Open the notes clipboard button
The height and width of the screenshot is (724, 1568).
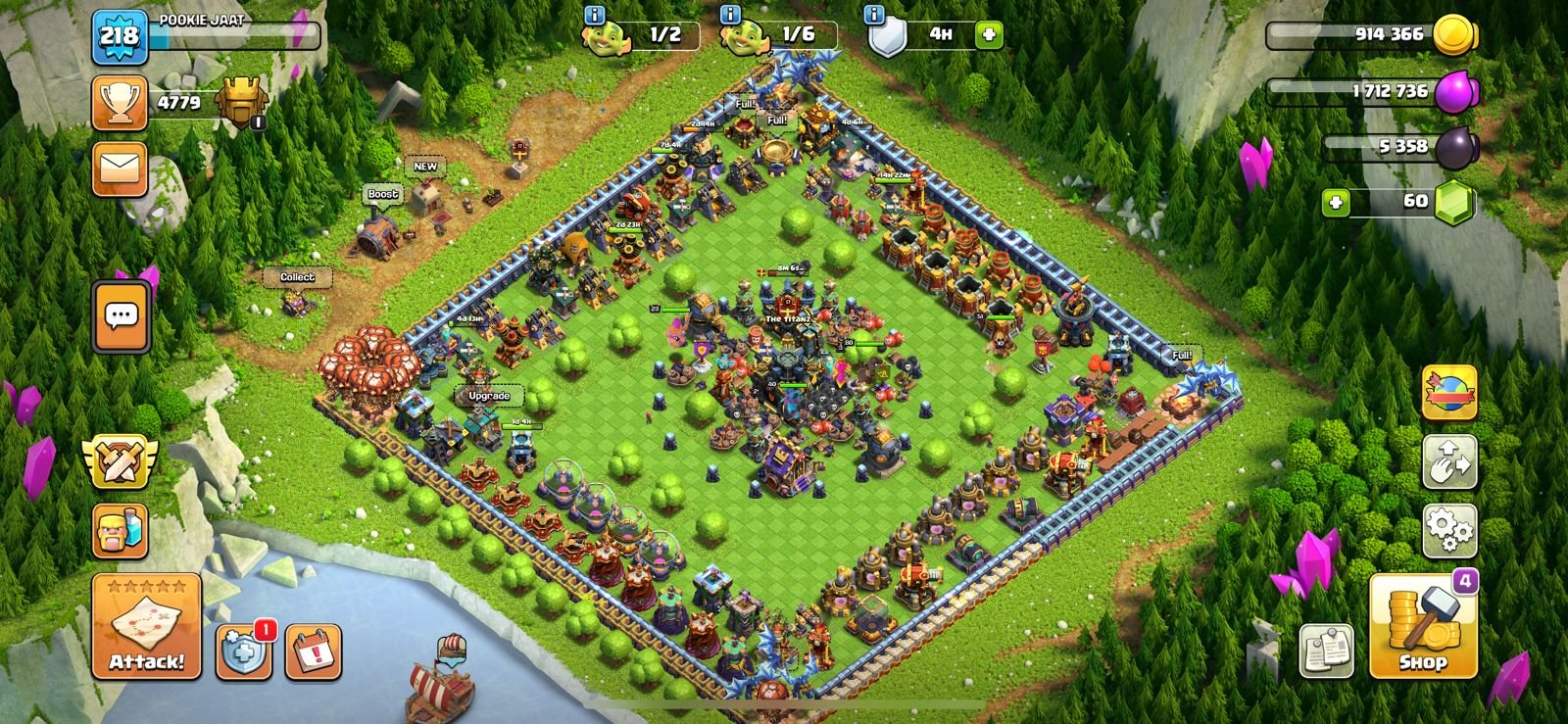[x=1326, y=651]
